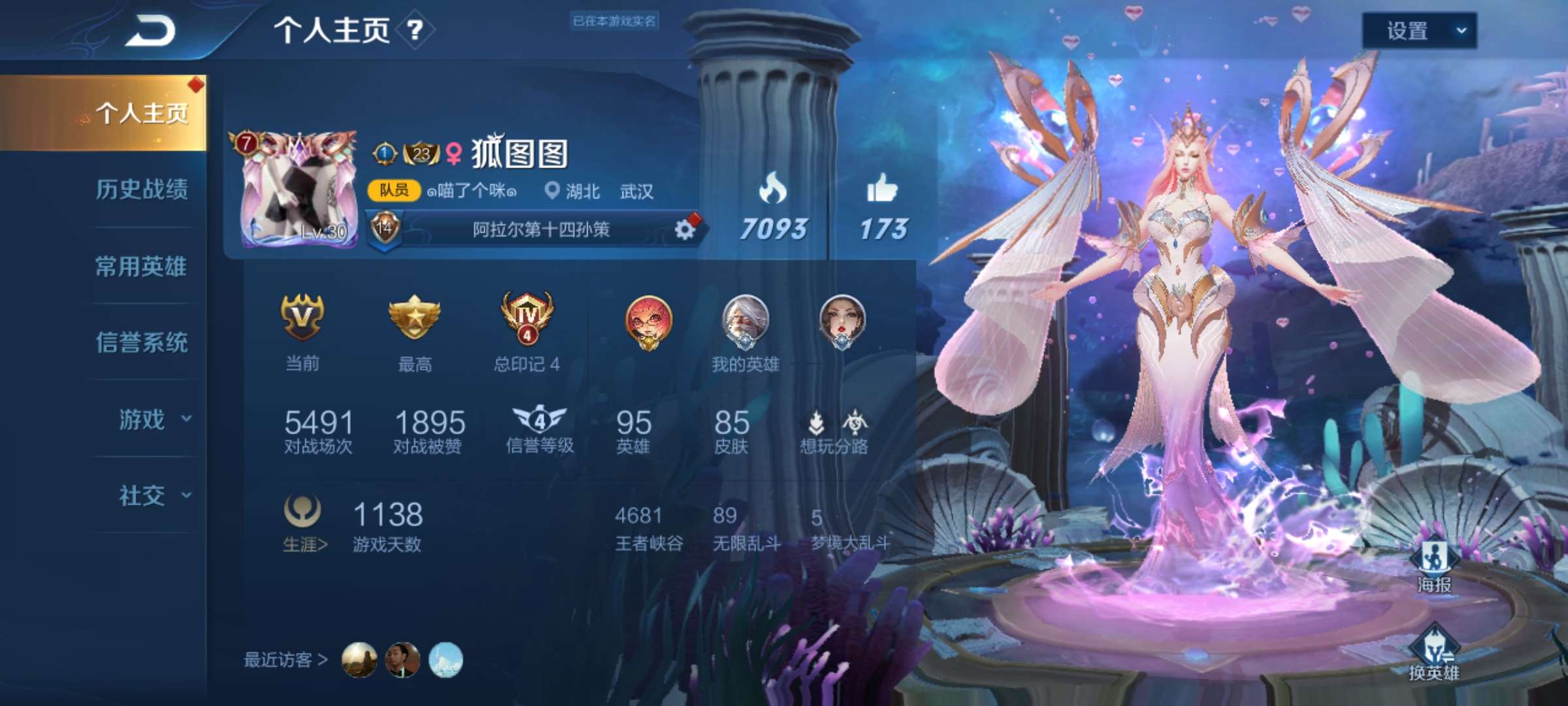The image size is (1568, 706).
Task: Show the 当前 rank badge
Action: [x=302, y=318]
